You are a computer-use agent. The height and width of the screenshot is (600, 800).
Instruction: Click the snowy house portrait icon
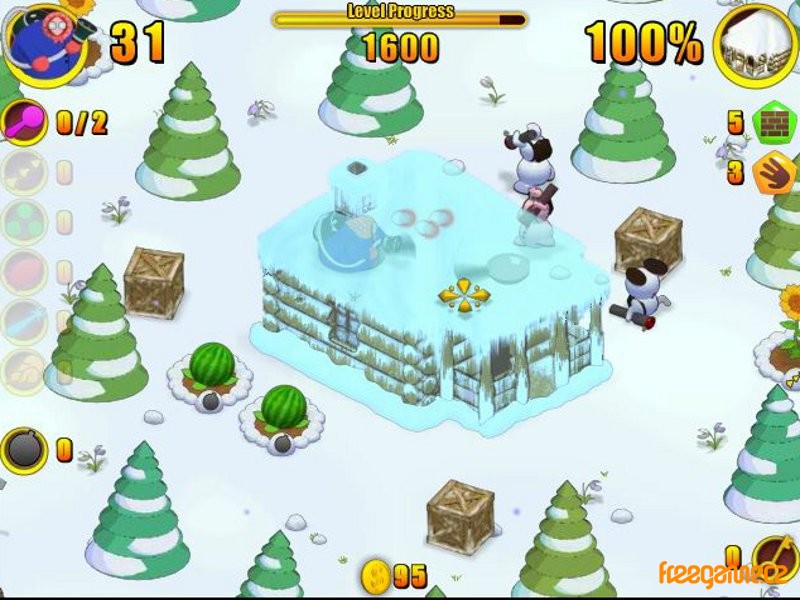756,43
